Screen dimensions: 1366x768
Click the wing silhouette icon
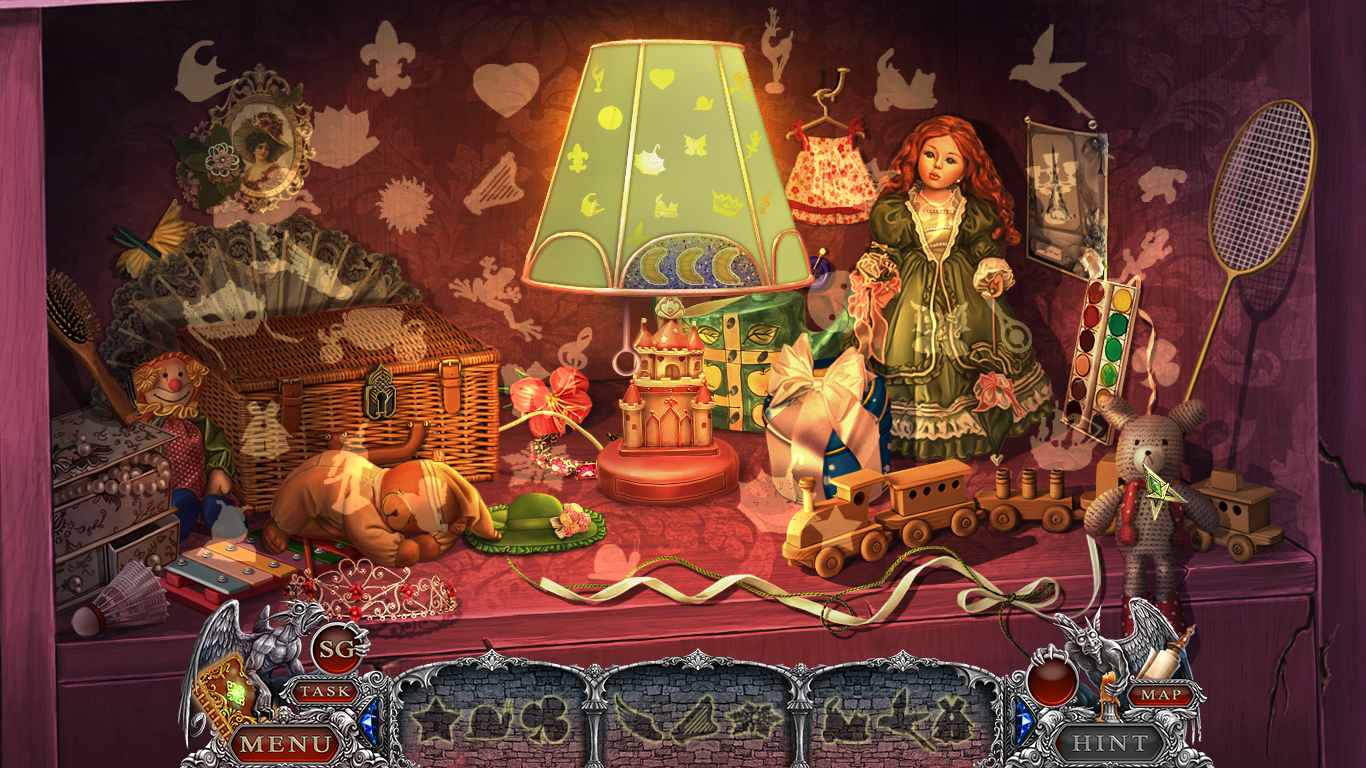[641, 720]
